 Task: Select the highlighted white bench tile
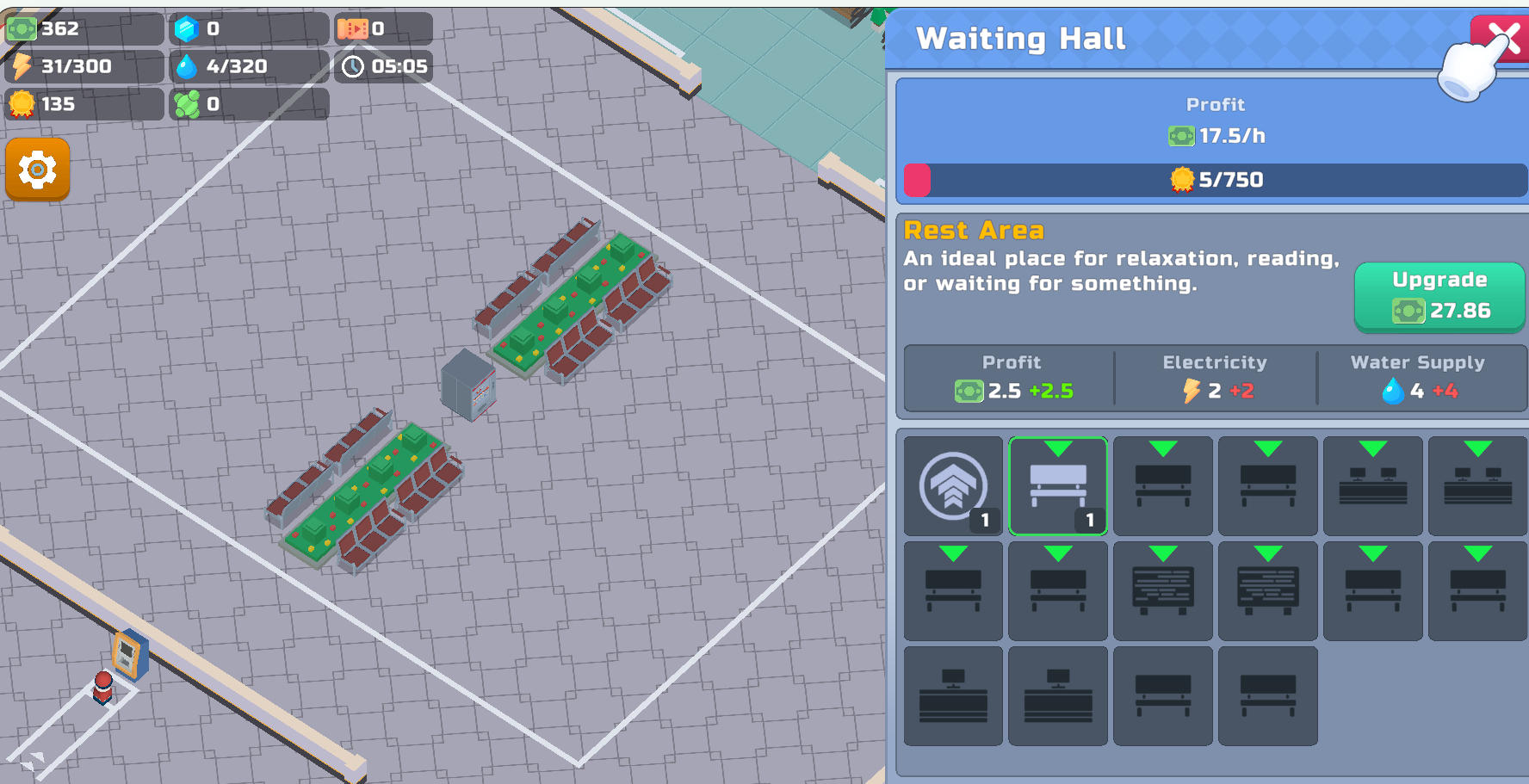(1058, 486)
